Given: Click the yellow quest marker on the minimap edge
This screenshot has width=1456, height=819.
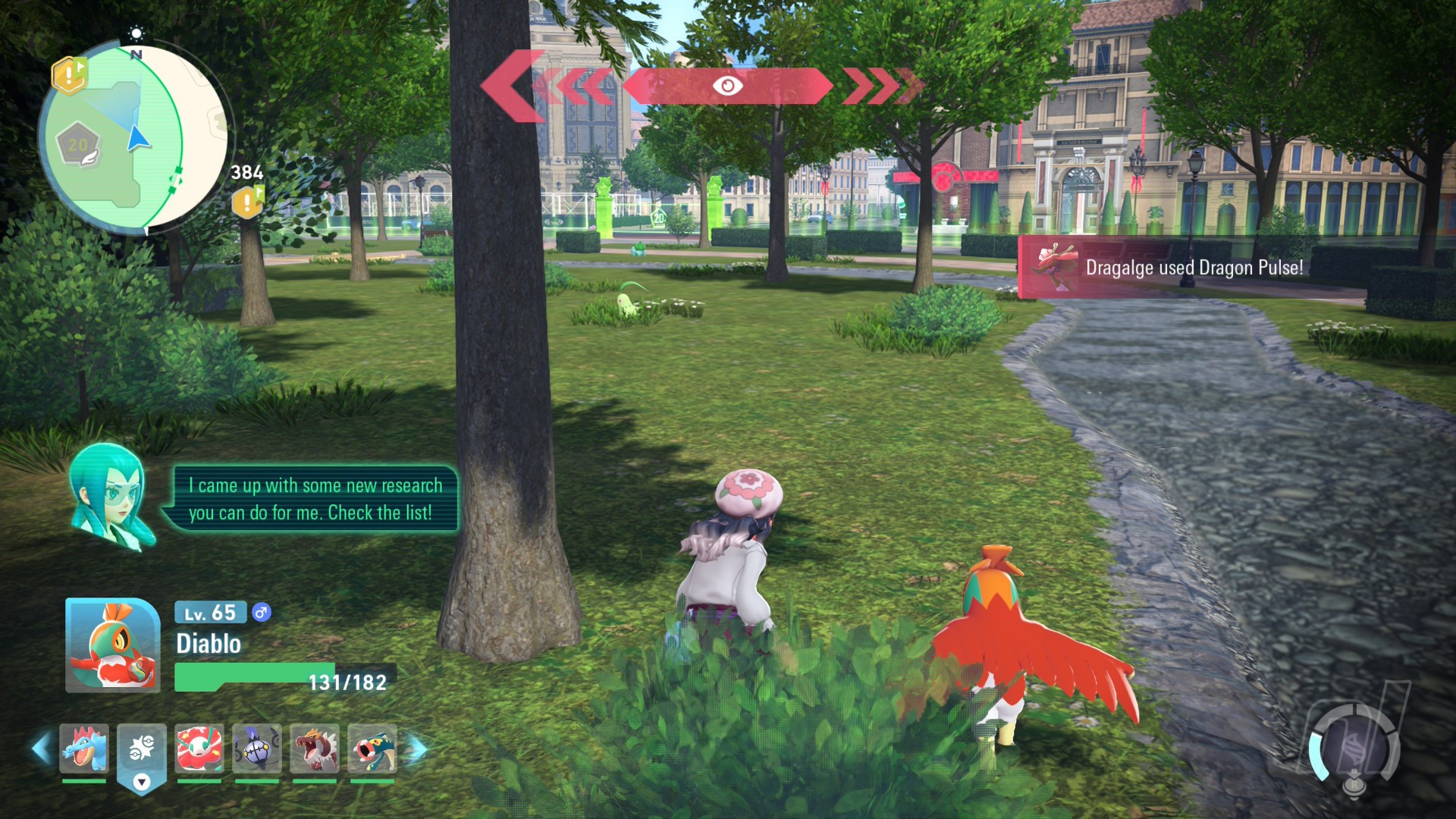Looking at the screenshot, I should click(69, 75).
